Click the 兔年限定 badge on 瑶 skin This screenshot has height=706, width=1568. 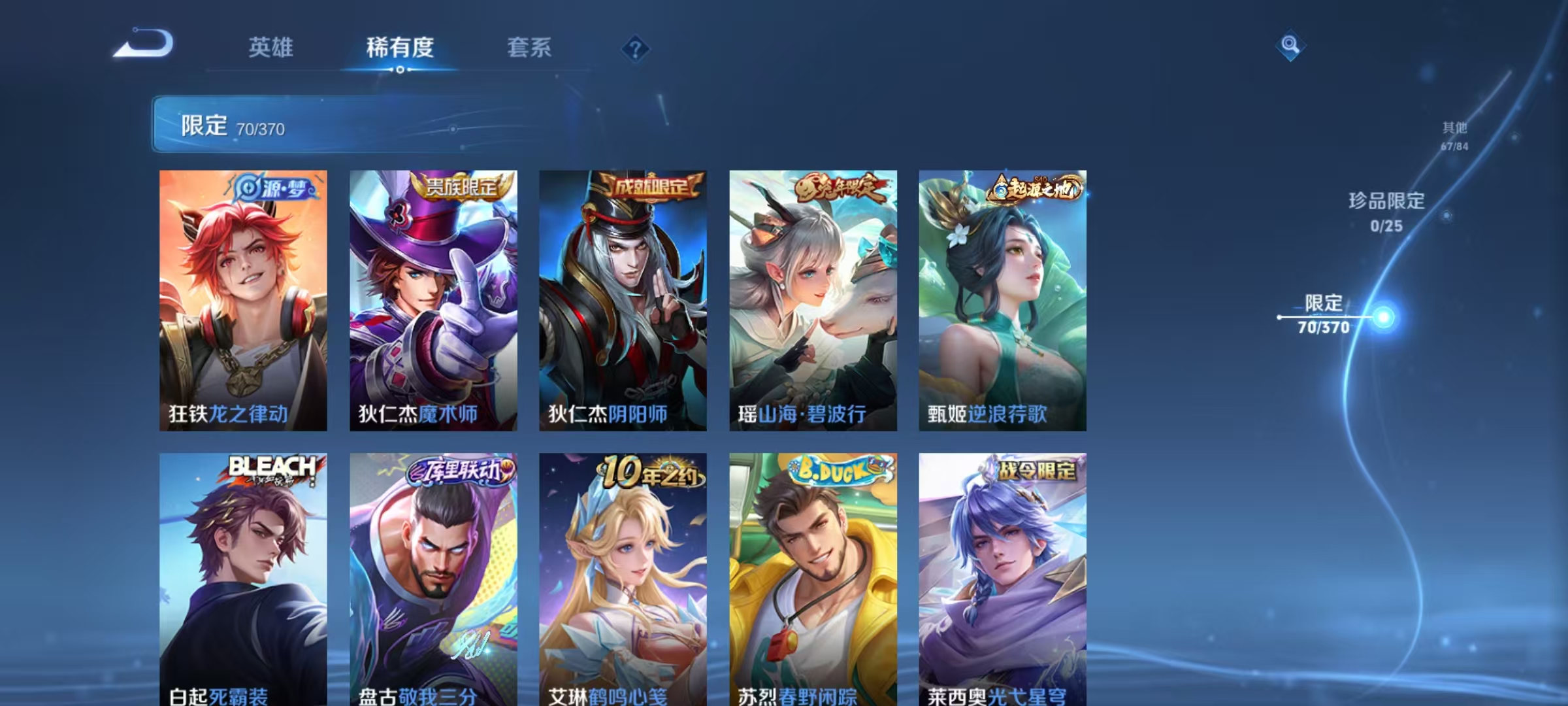pos(843,186)
